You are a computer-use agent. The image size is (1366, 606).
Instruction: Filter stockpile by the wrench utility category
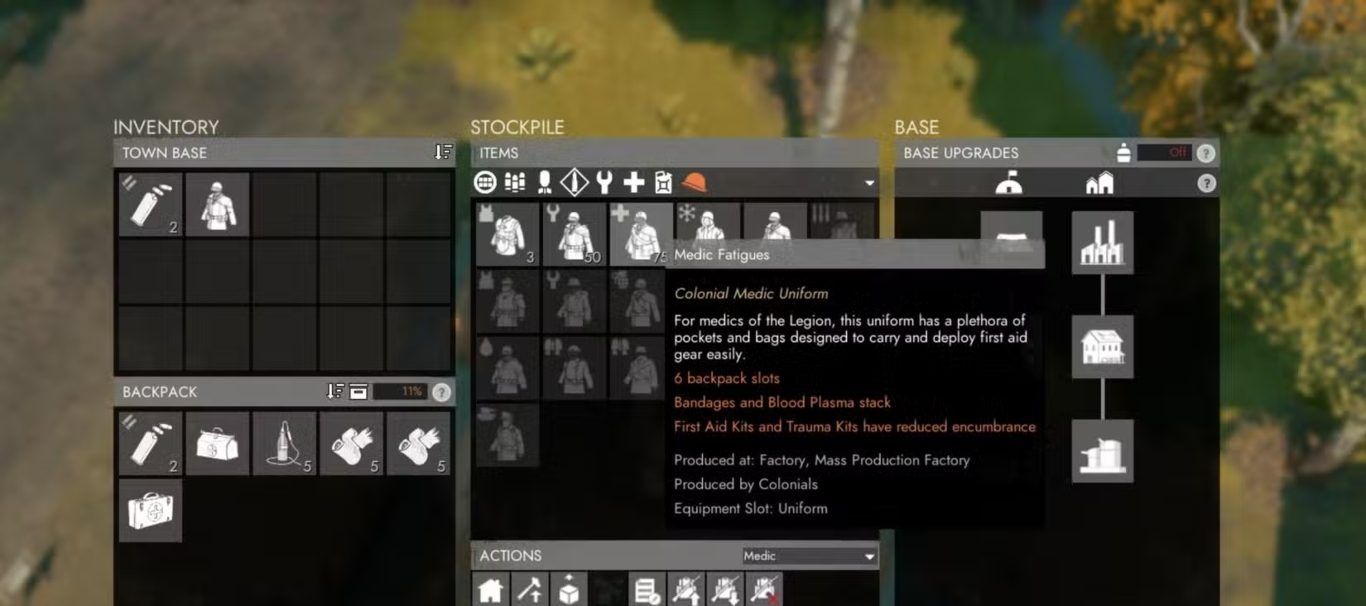(x=604, y=182)
